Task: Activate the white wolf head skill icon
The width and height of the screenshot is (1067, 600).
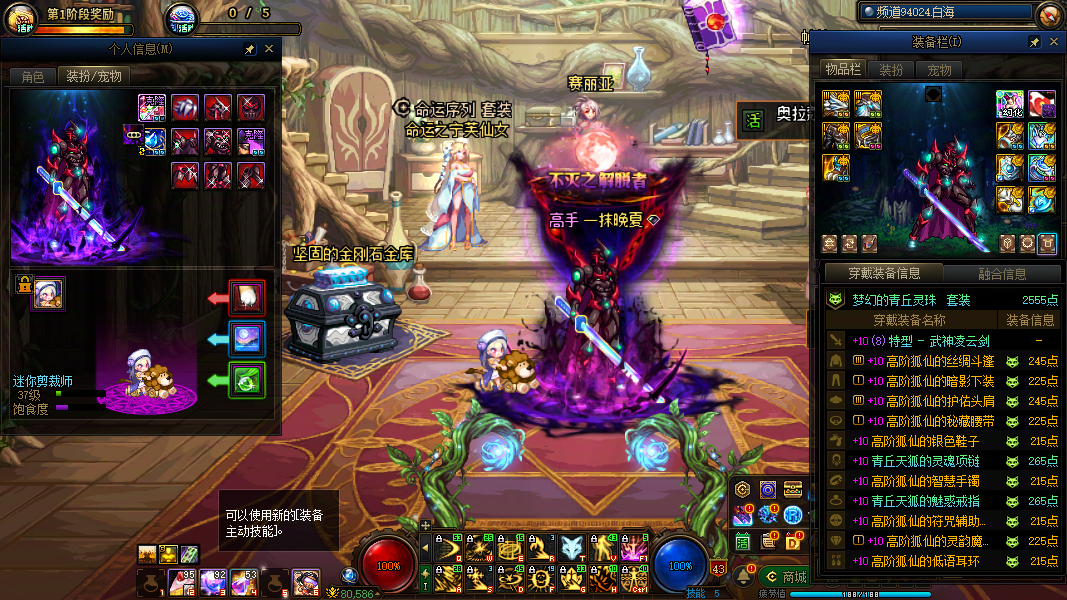Action: coord(573,548)
